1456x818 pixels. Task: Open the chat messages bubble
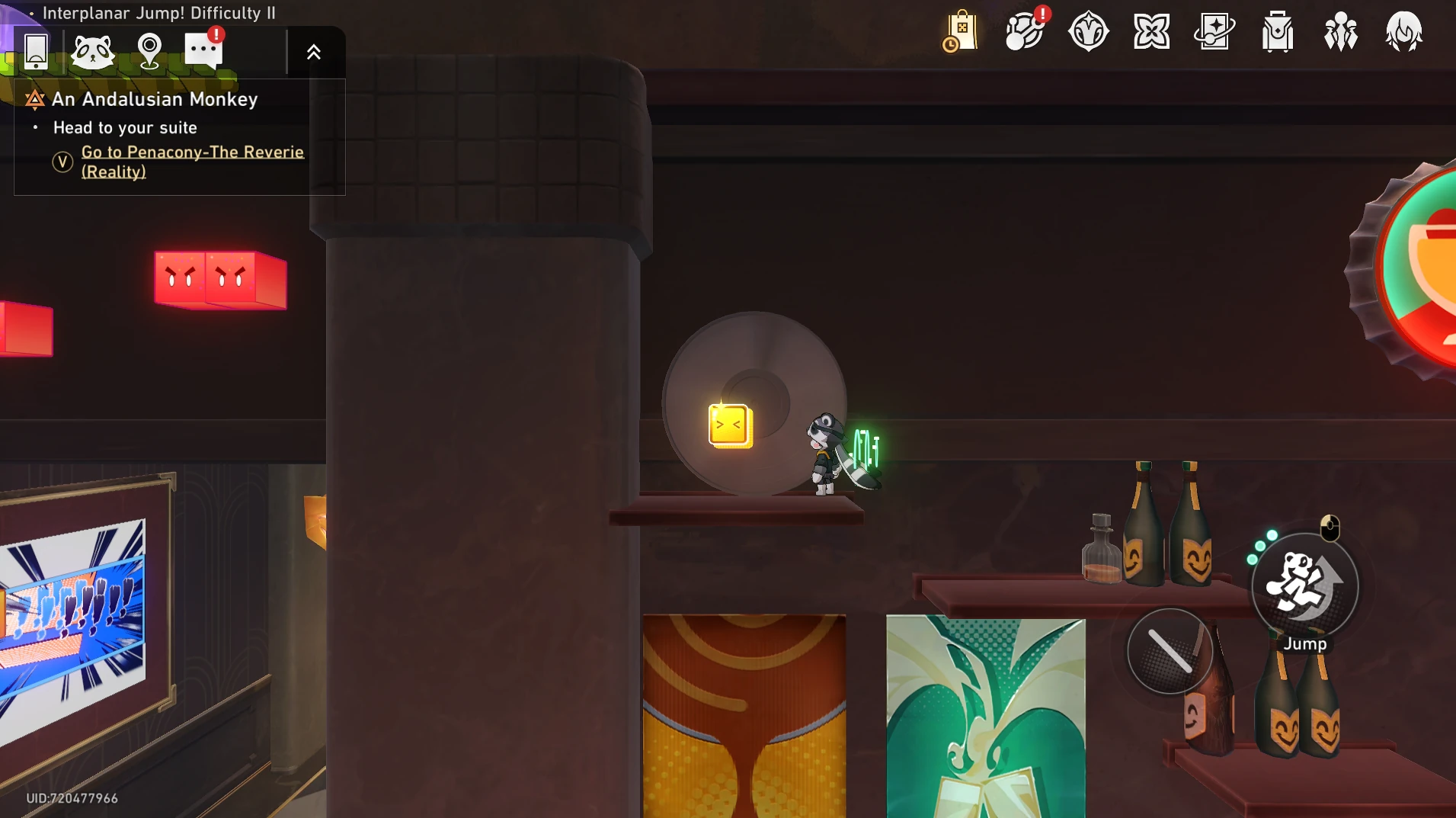(x=203, y=51)
